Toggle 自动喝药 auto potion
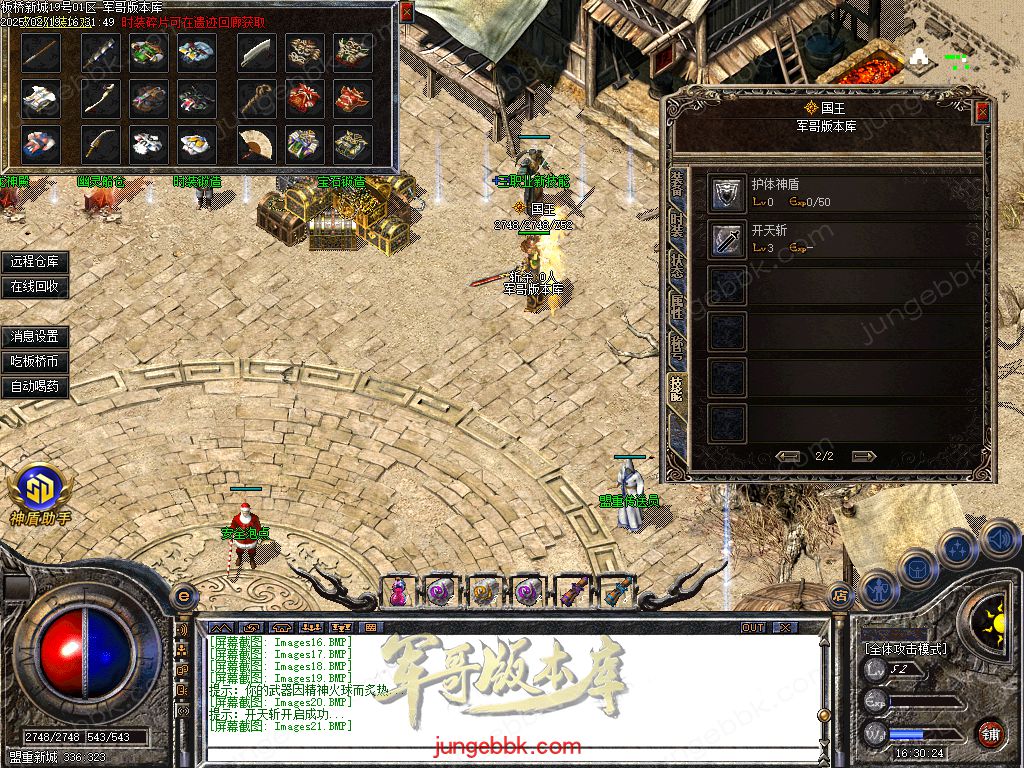Viewport: 1024px width, 768px height. pos(35,386)
